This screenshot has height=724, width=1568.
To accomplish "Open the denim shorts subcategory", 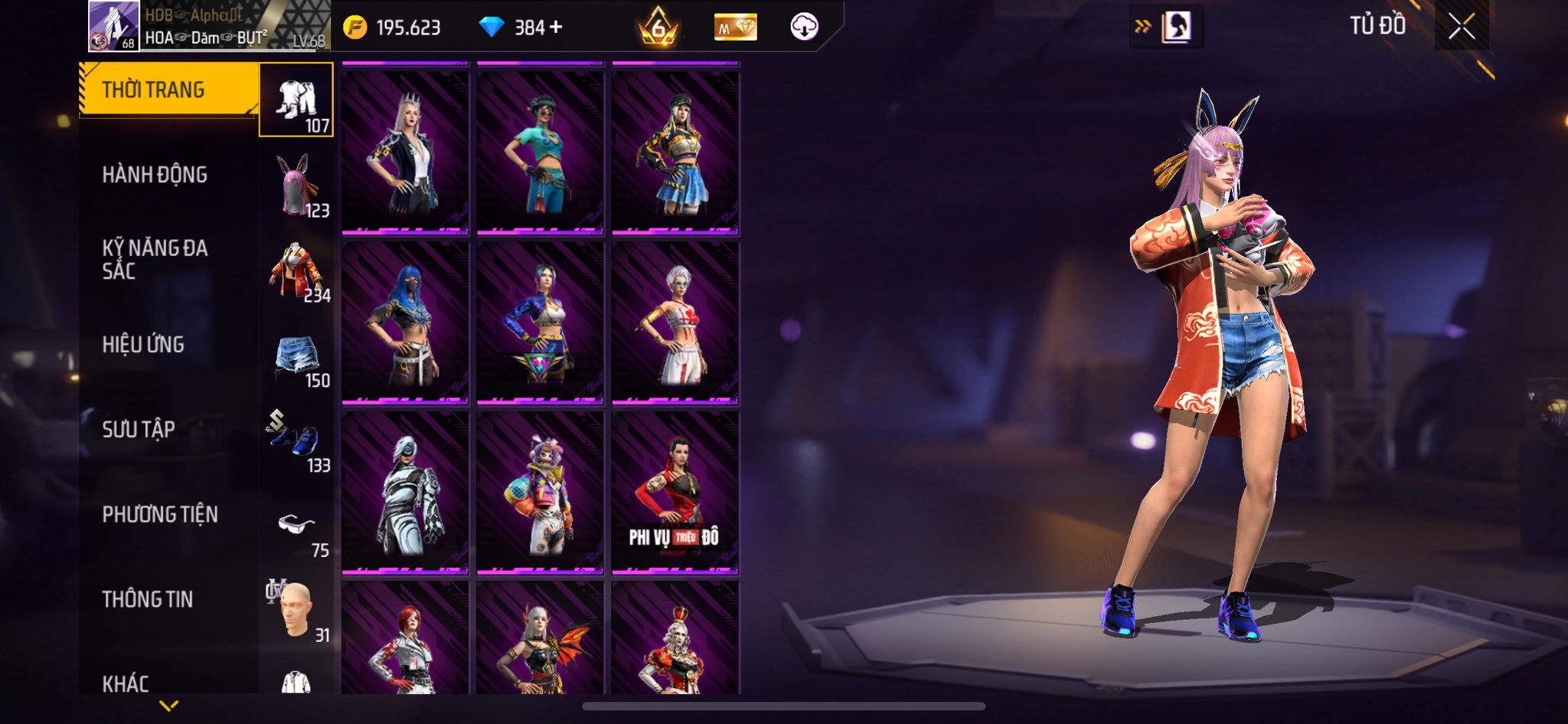I will pyautogui.click(x=296, y=356).
